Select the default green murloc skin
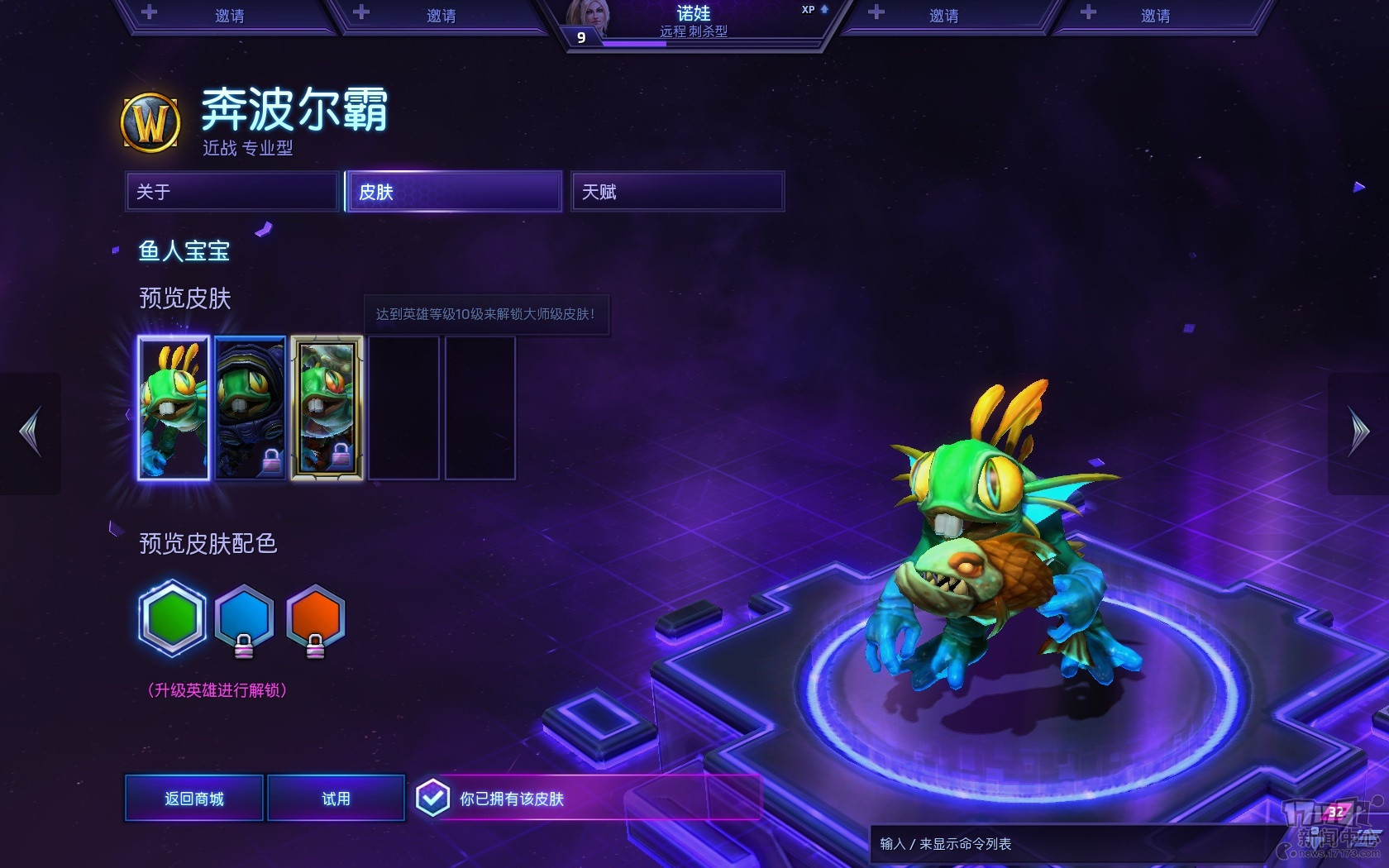 click(174, 408)
